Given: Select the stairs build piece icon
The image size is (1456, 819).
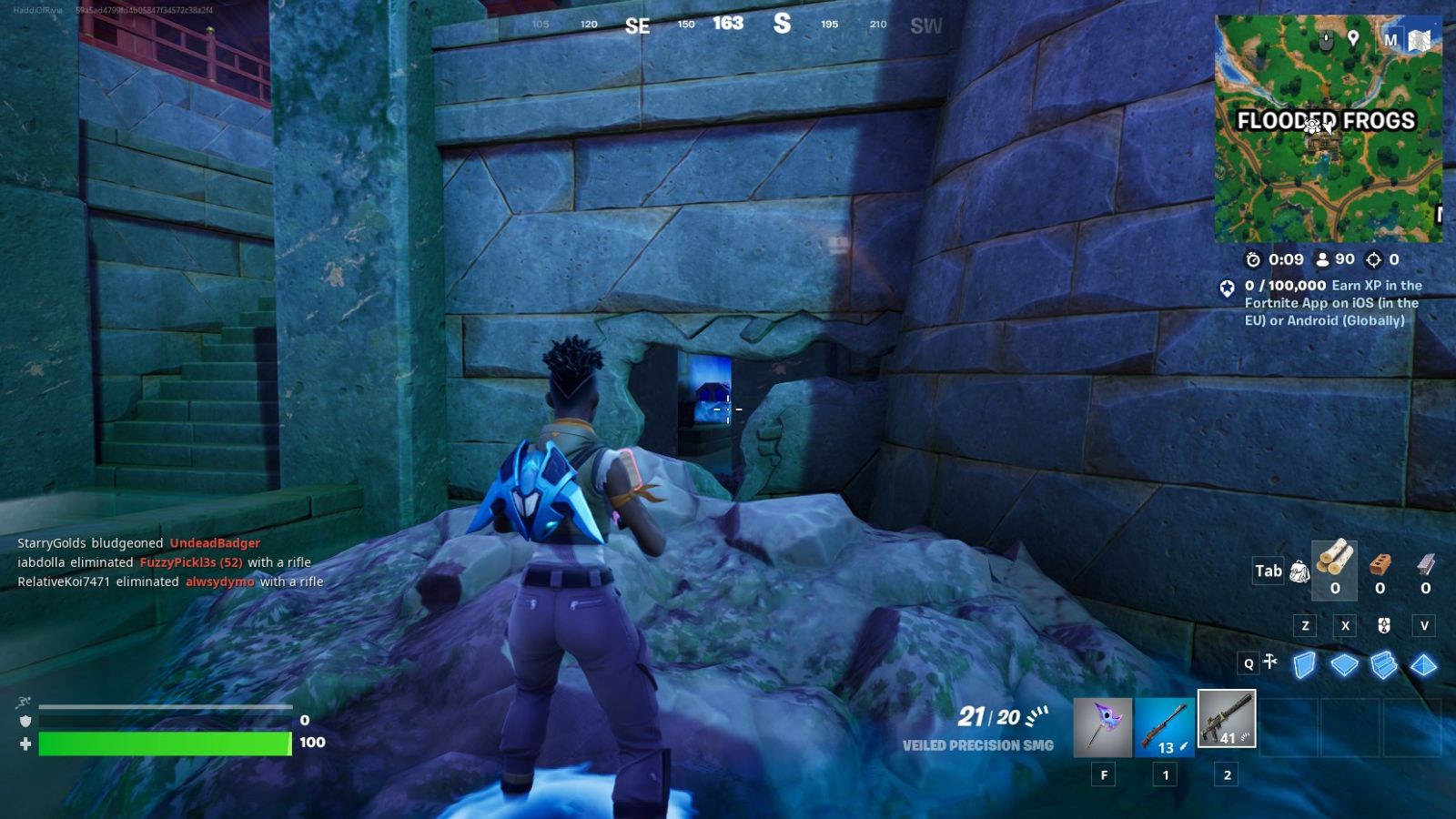Looking at the screenshot, I should tap(1384, 666).
